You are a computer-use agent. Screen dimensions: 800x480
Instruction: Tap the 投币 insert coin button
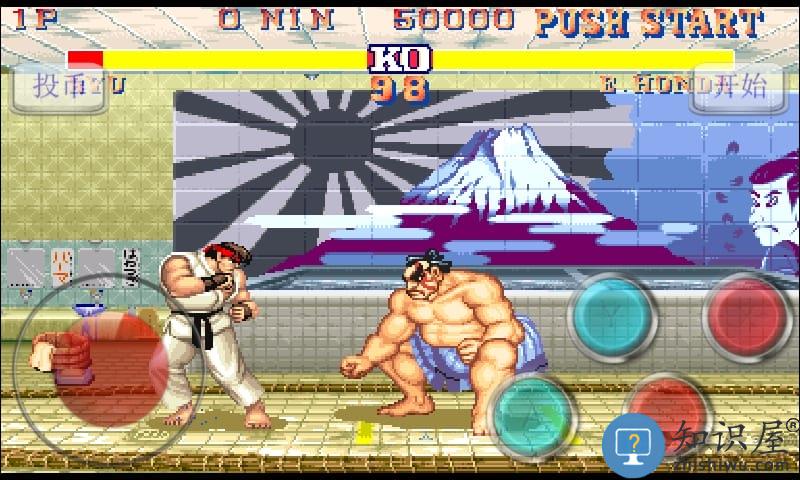(58, 86)
